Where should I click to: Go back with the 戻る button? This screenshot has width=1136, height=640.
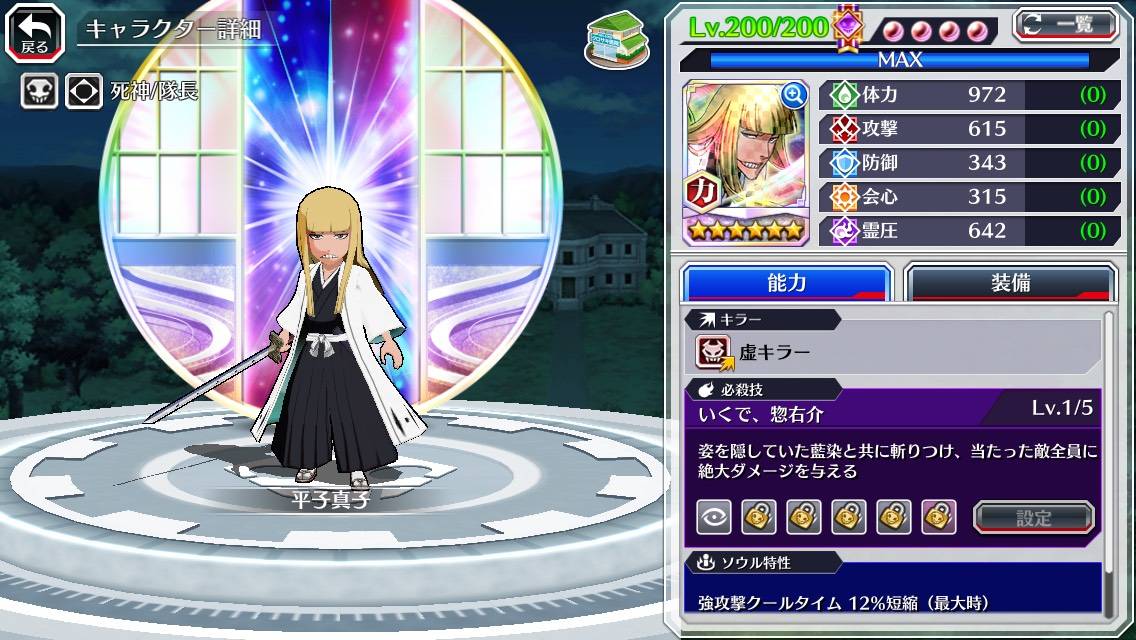click(35, 31)
